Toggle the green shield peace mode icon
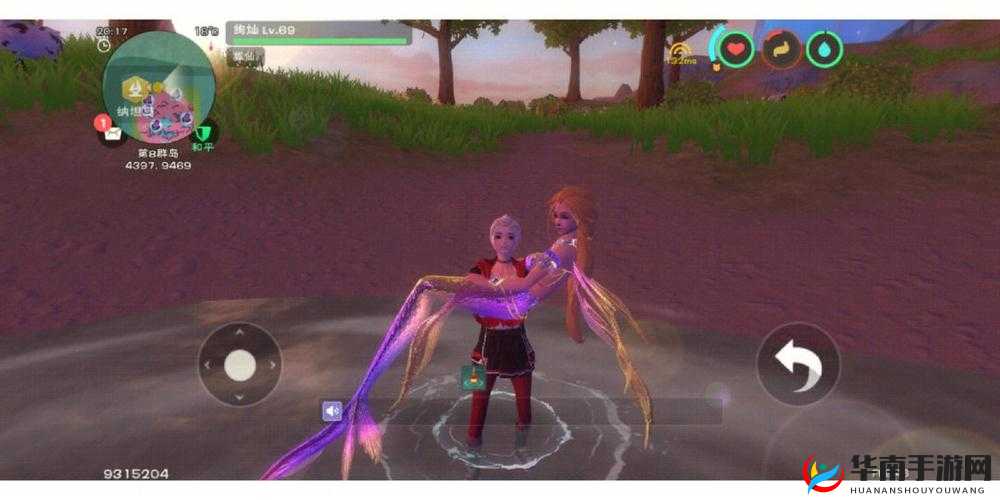The width and height of the screenshot is (1000, 500). click(x=204, y=131)
